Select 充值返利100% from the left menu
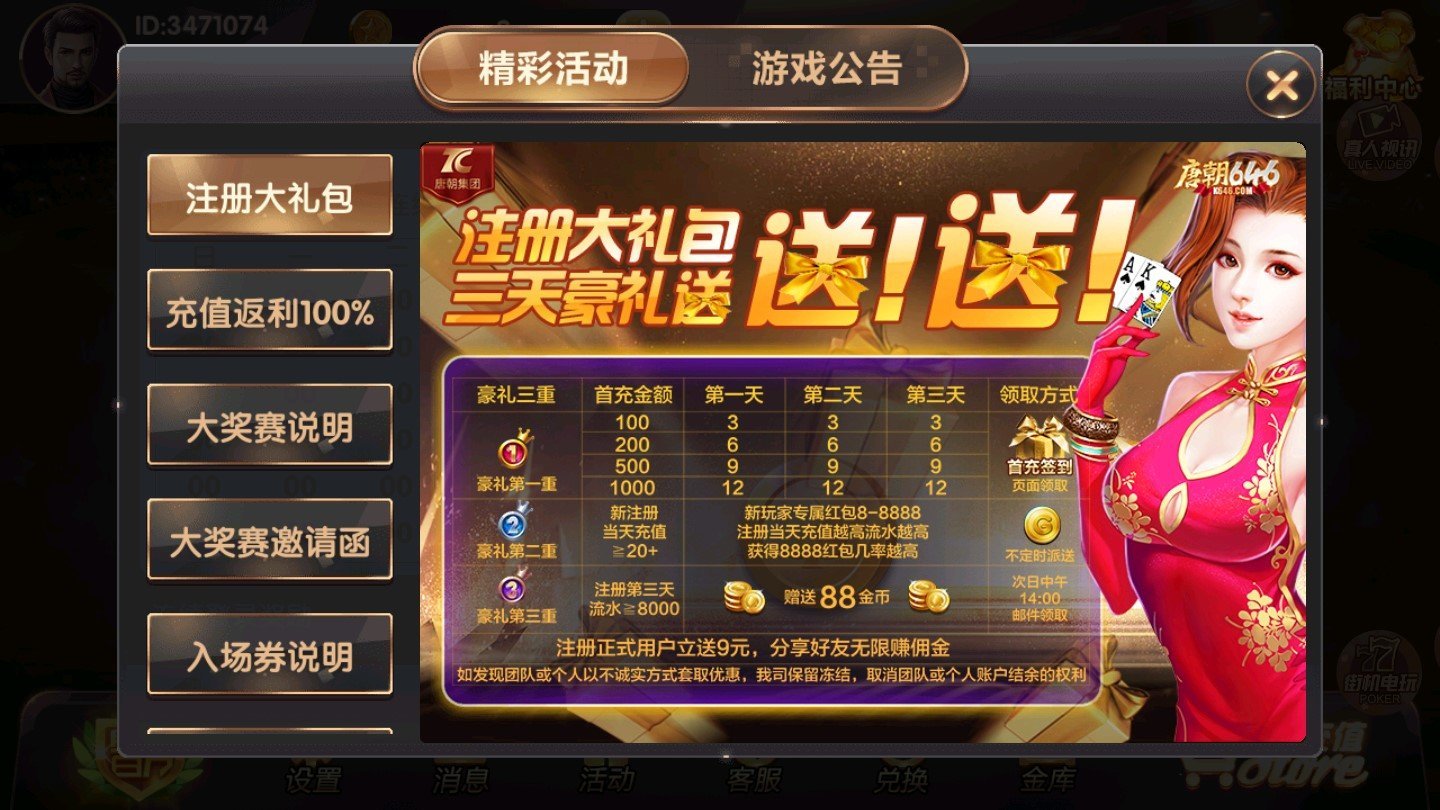This screenshot has width=1440, height=810. point(270,312)
